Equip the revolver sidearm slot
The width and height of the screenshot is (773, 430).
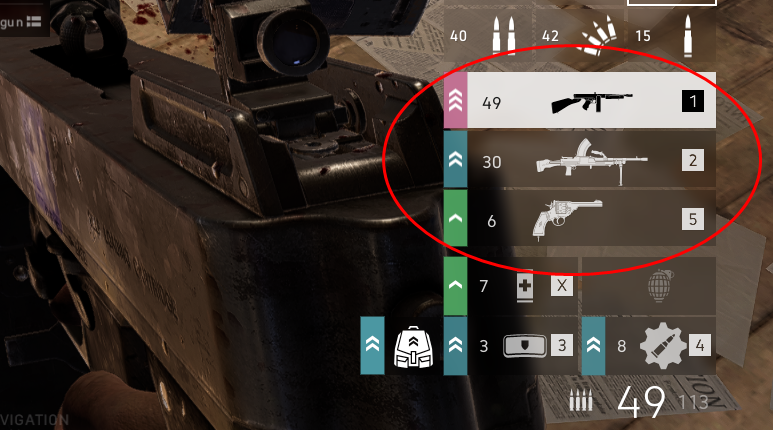click(567, 219)
